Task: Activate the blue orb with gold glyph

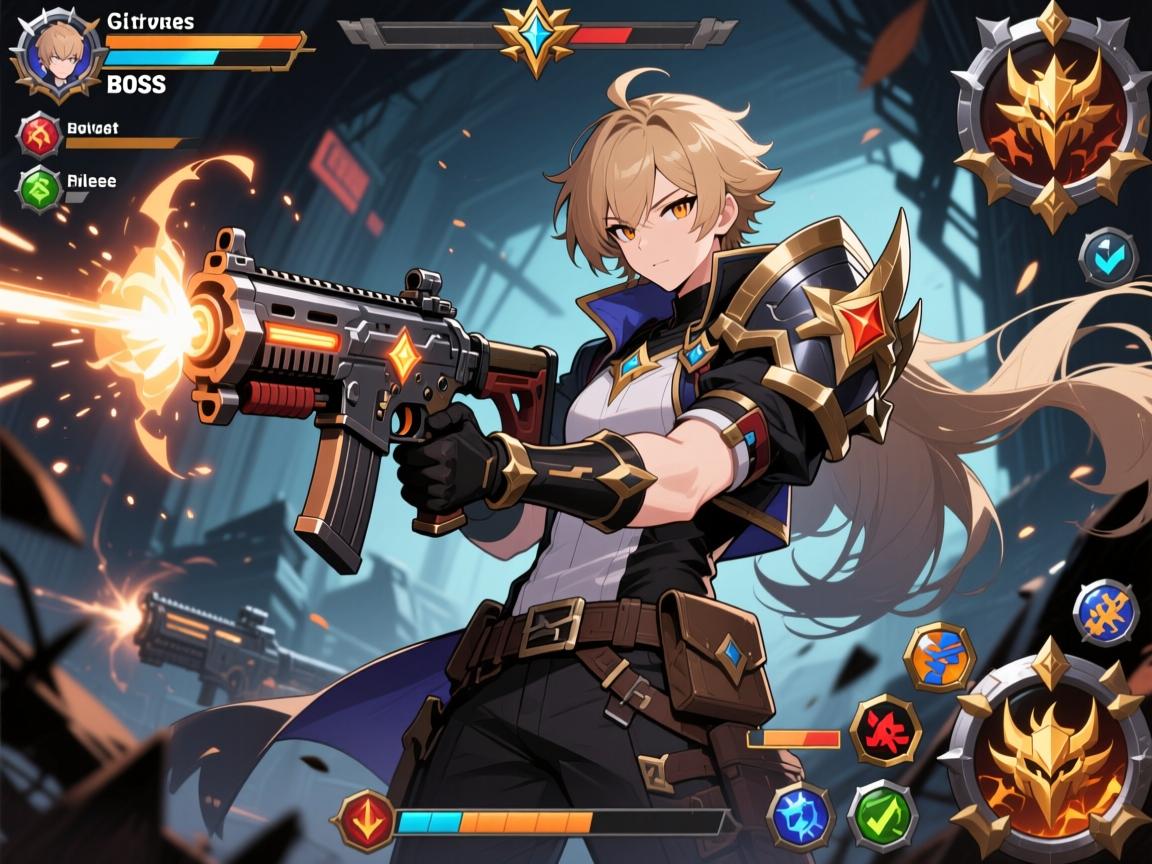Action: [1105, 611]
